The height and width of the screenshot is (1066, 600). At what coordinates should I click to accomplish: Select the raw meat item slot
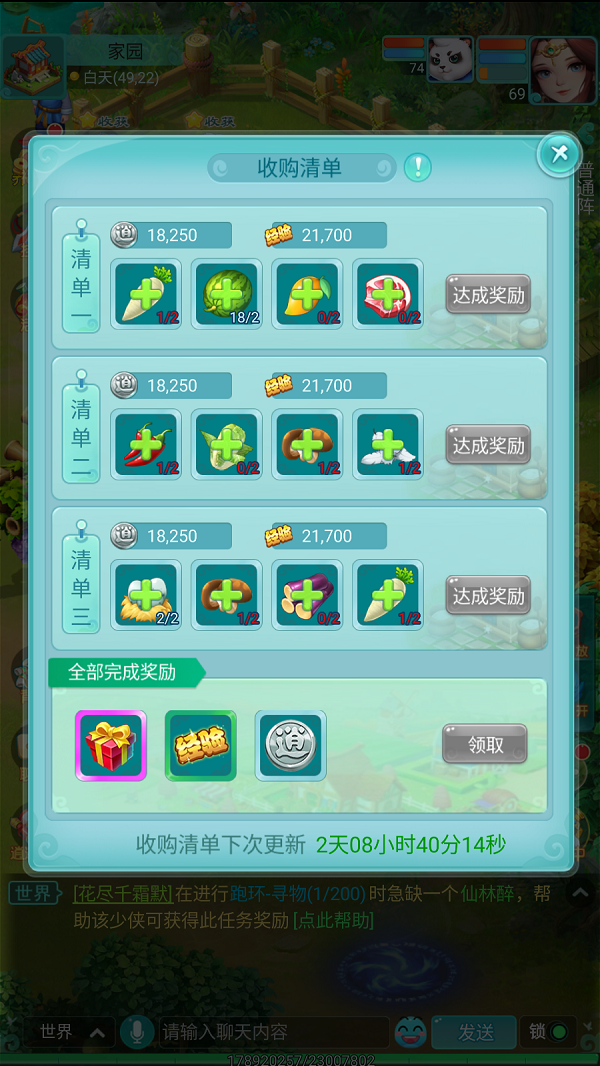[388, 294]
